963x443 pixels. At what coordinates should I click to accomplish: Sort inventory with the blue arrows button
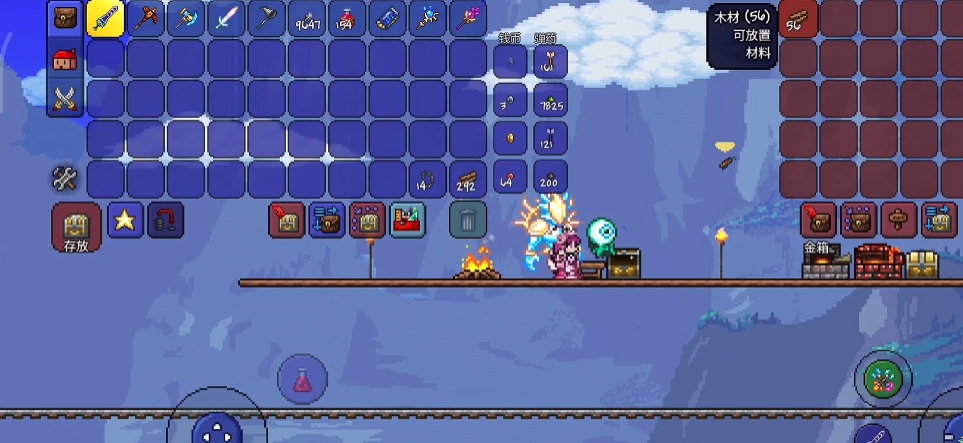[327, 219]
